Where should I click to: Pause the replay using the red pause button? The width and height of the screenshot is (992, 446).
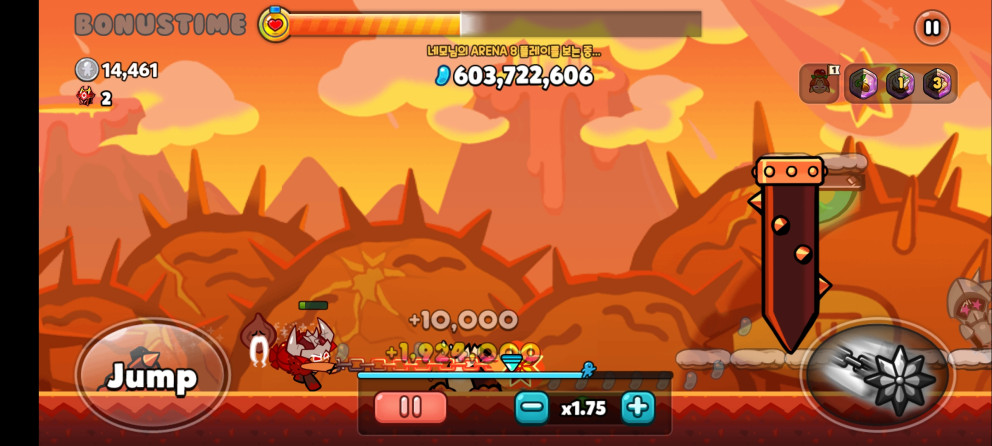click(410, 407)
